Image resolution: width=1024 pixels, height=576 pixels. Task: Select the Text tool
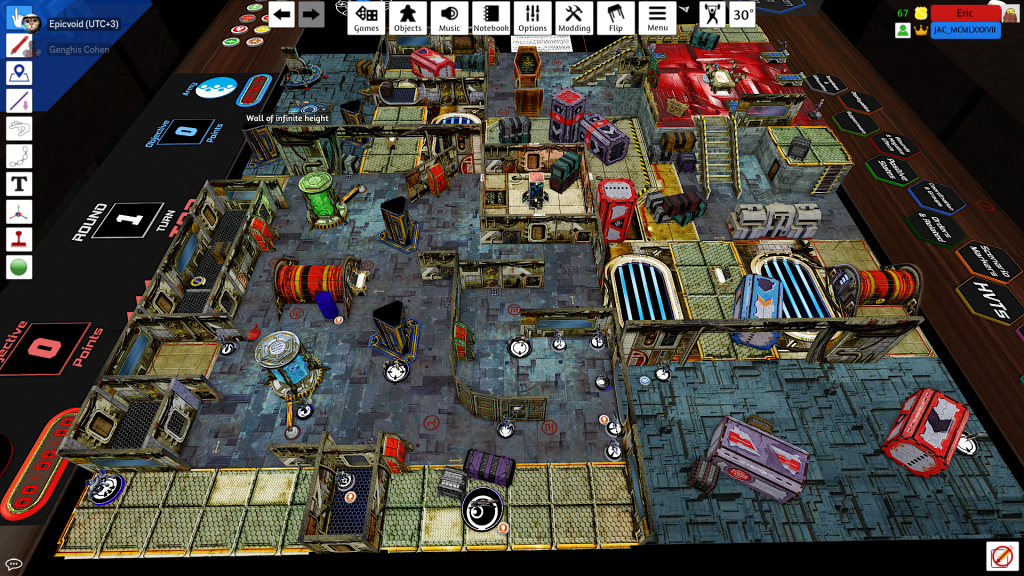pyautogui.click(x=19, y=184)
